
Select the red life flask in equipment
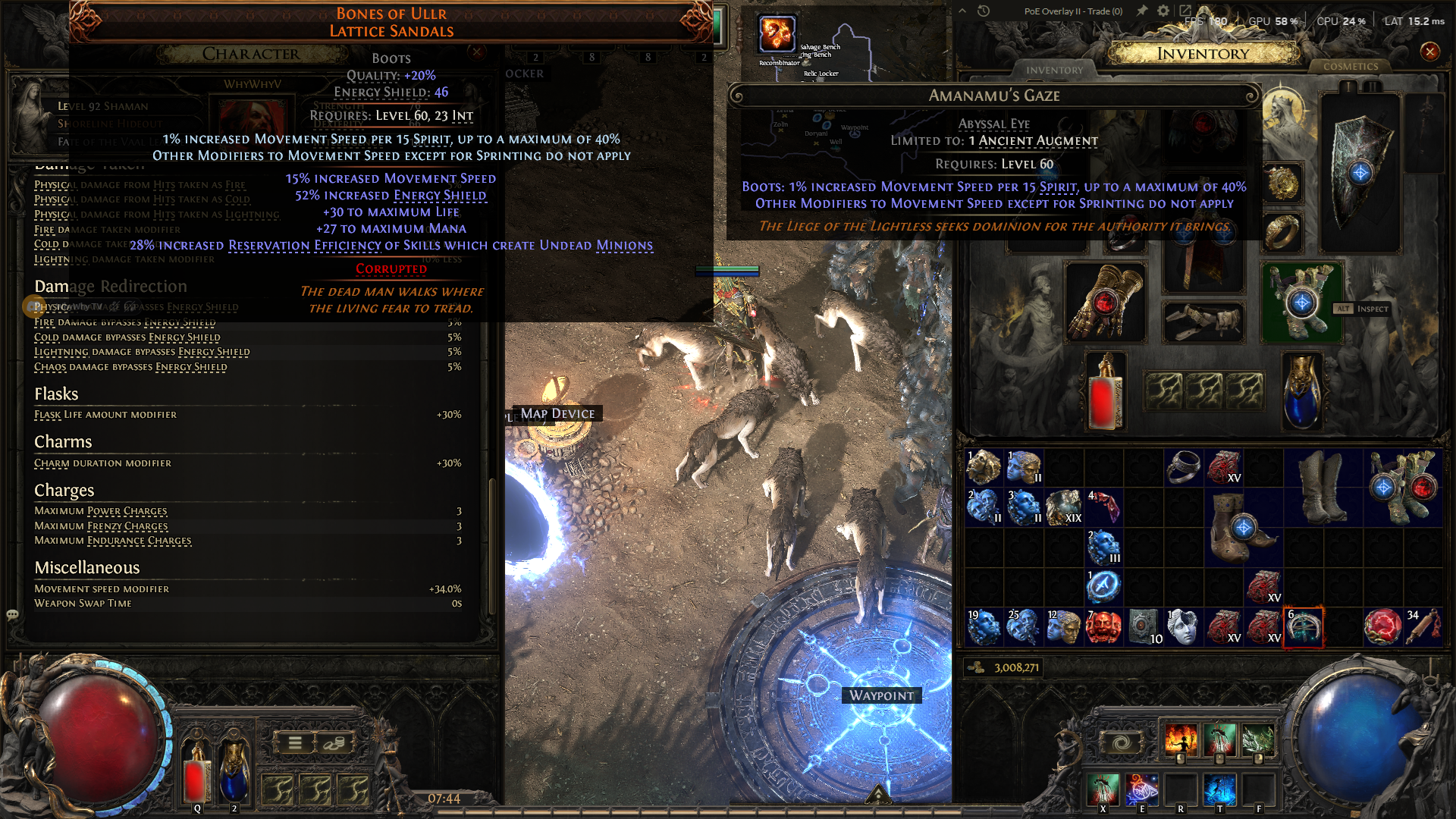click(1104, 392)
